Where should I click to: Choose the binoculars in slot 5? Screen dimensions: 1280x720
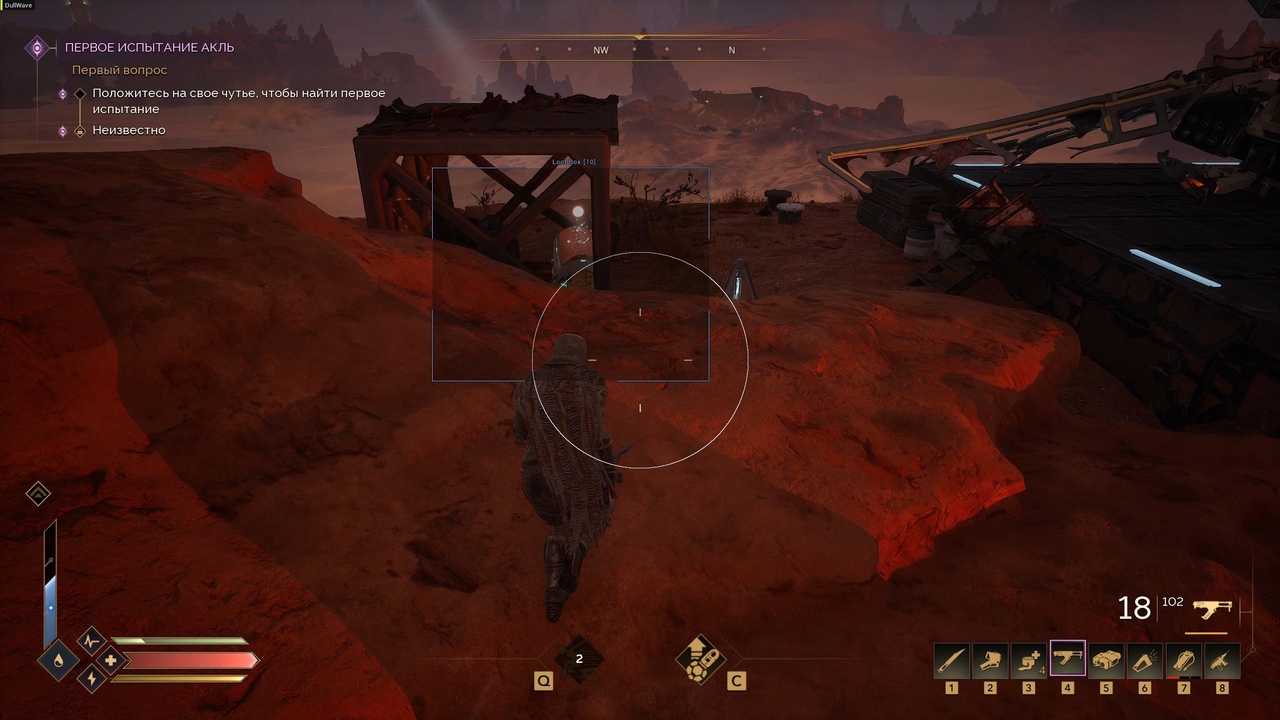1106,661
